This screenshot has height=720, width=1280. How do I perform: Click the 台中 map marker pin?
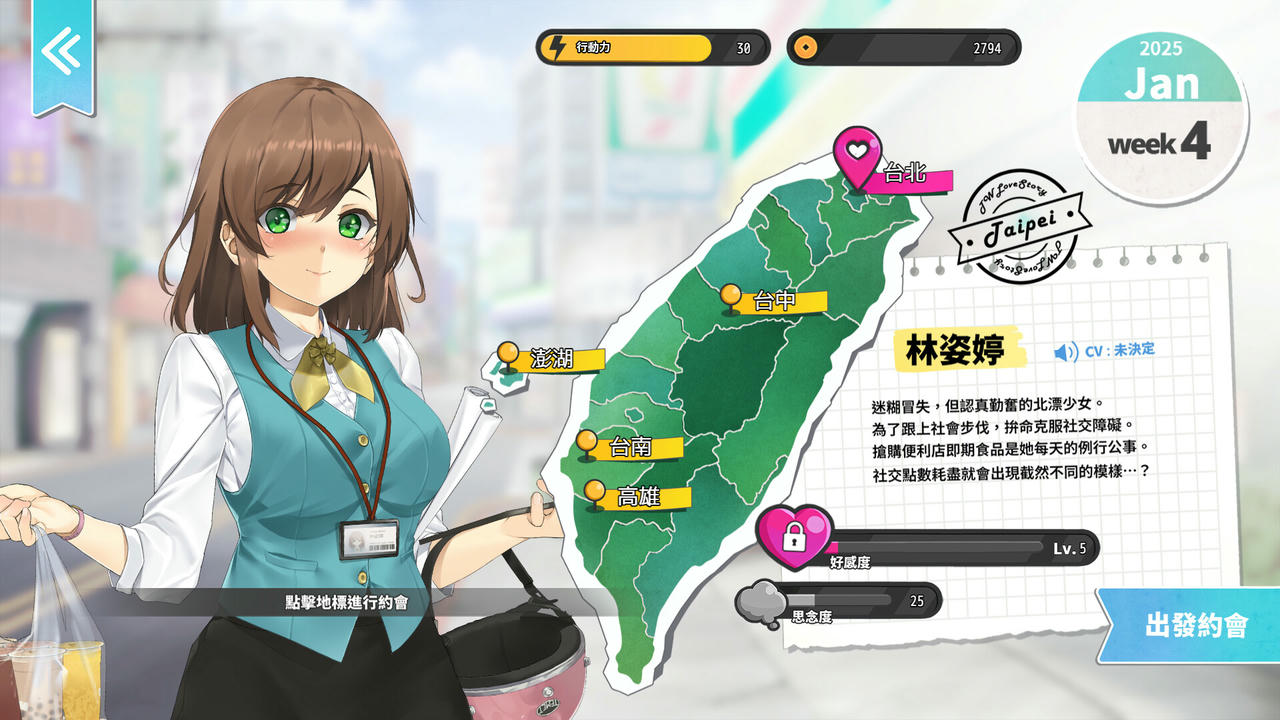point(731,296)
